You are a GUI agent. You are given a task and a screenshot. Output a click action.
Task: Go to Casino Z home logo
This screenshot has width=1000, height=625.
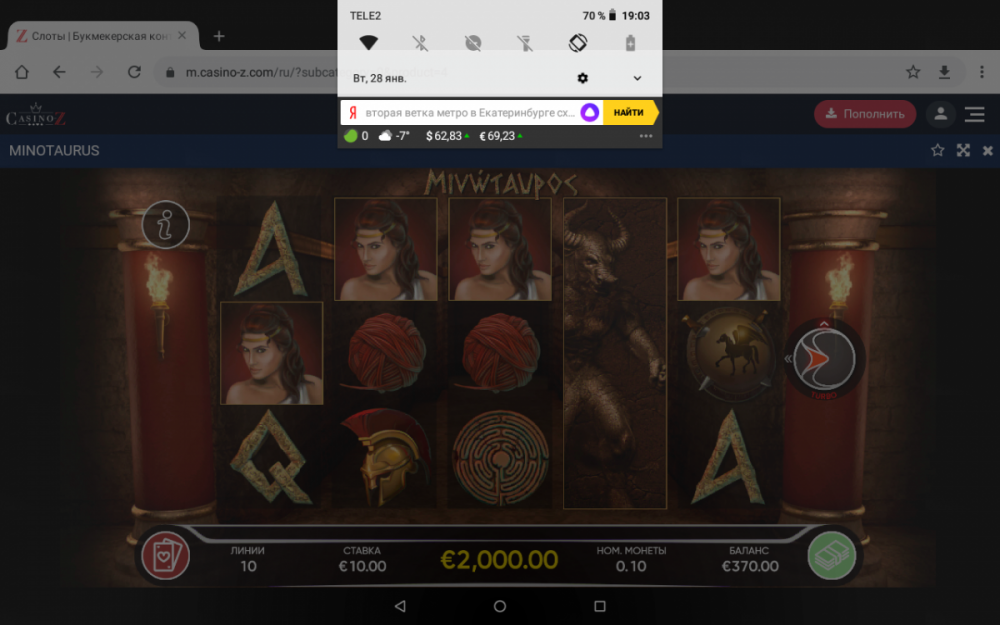pos(37,116)
